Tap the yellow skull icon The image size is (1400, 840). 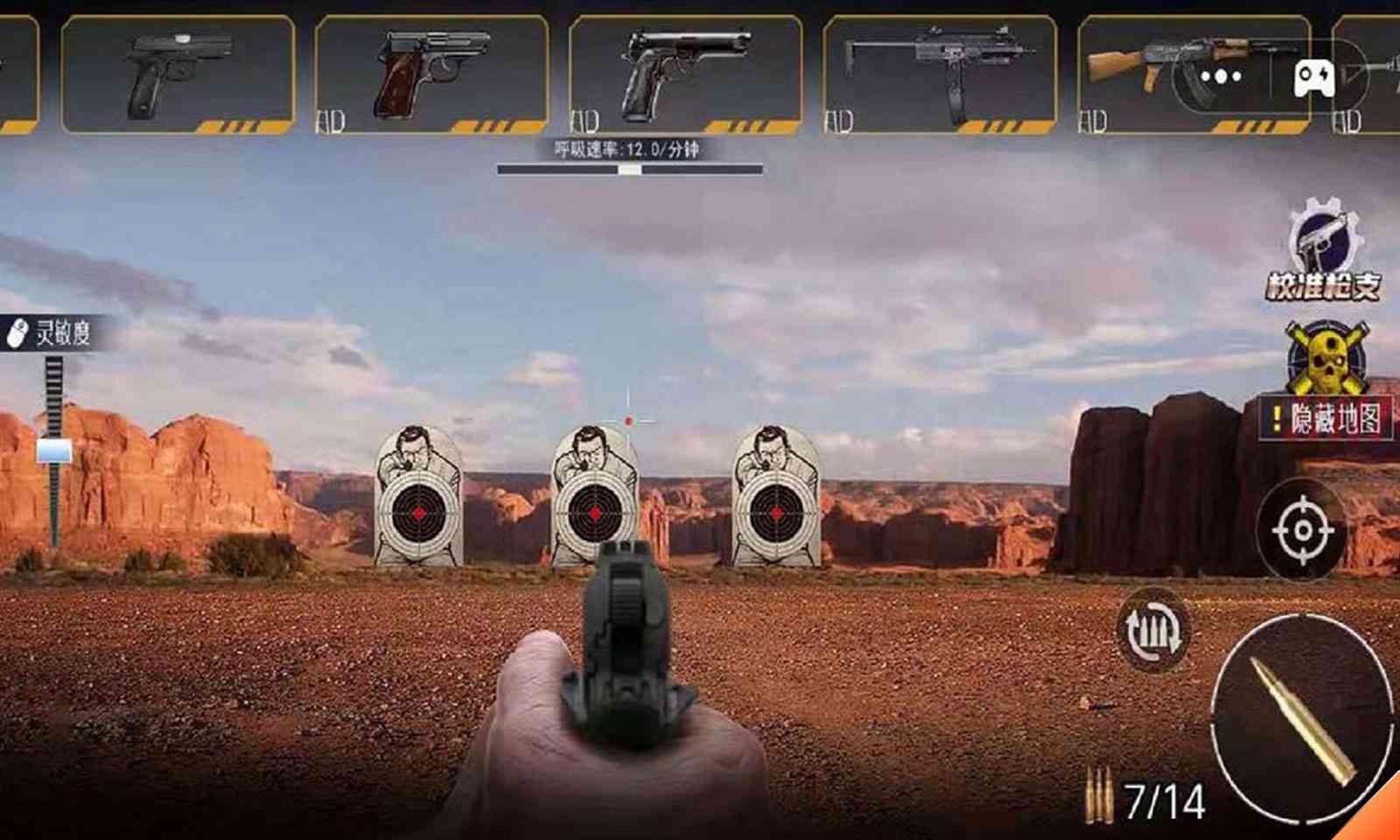click(x=1321, y=357)
